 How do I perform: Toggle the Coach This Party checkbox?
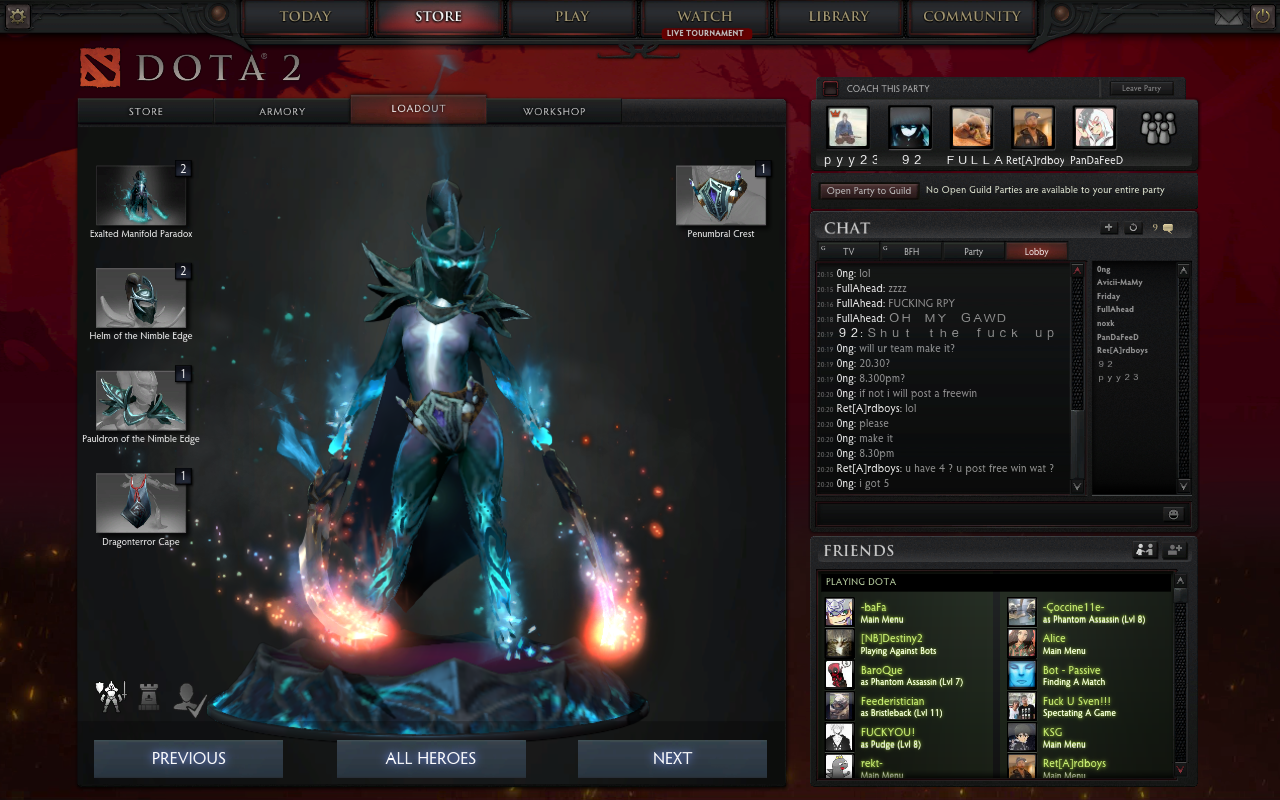point(830,89)
